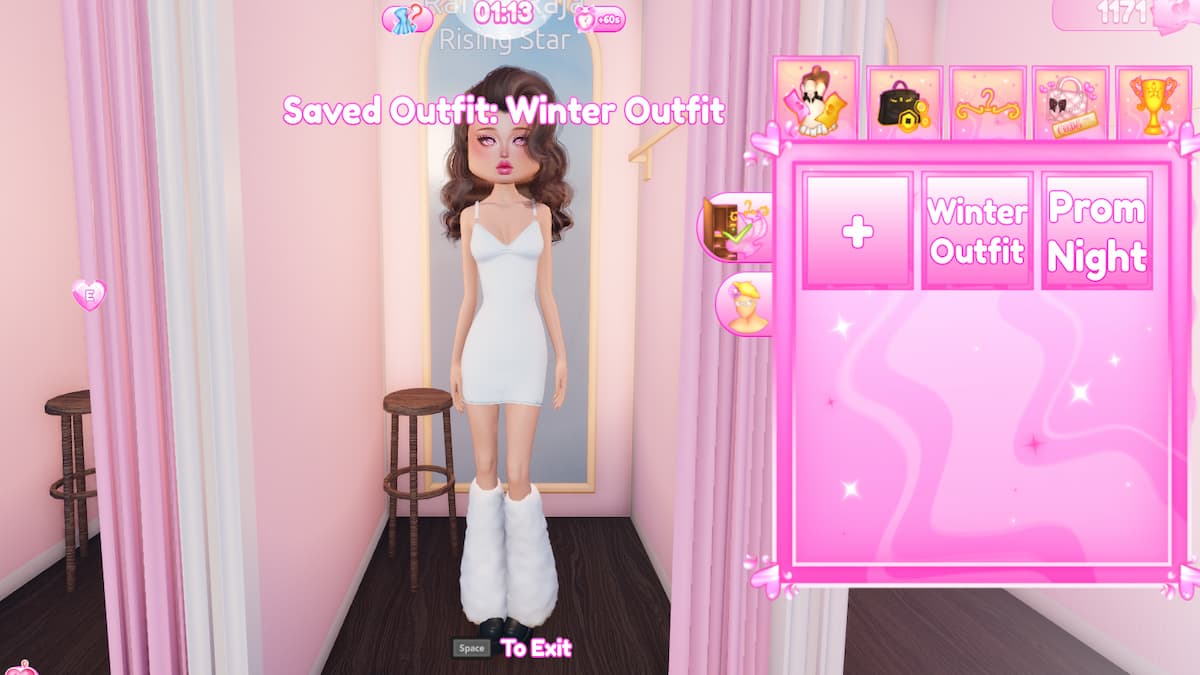Screen dimensions: 1200x675
Task: Click the wardrobe with green checkmark button
Action: tap(737, 226)
